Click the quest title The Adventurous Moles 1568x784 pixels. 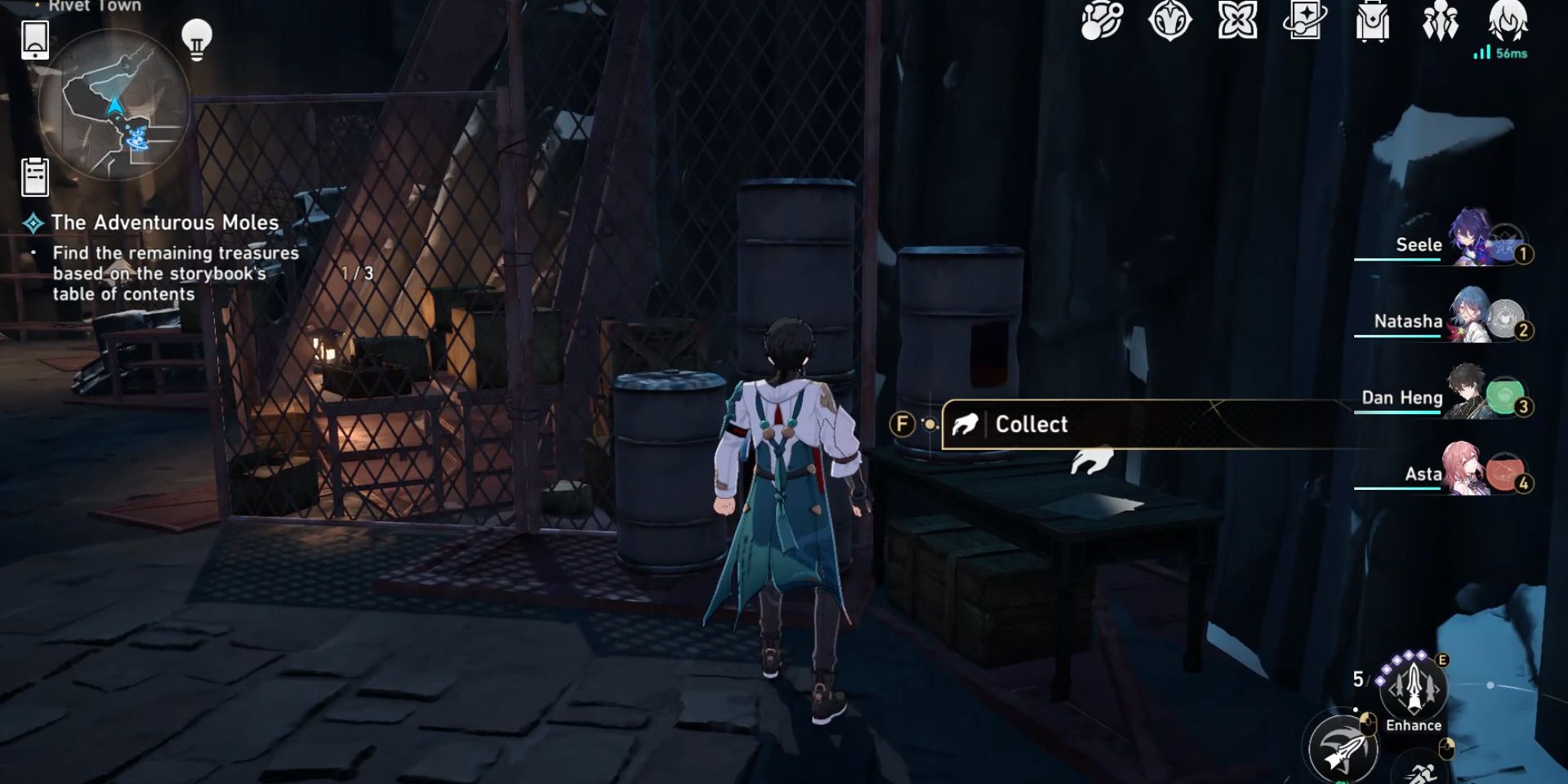(164, 222)
